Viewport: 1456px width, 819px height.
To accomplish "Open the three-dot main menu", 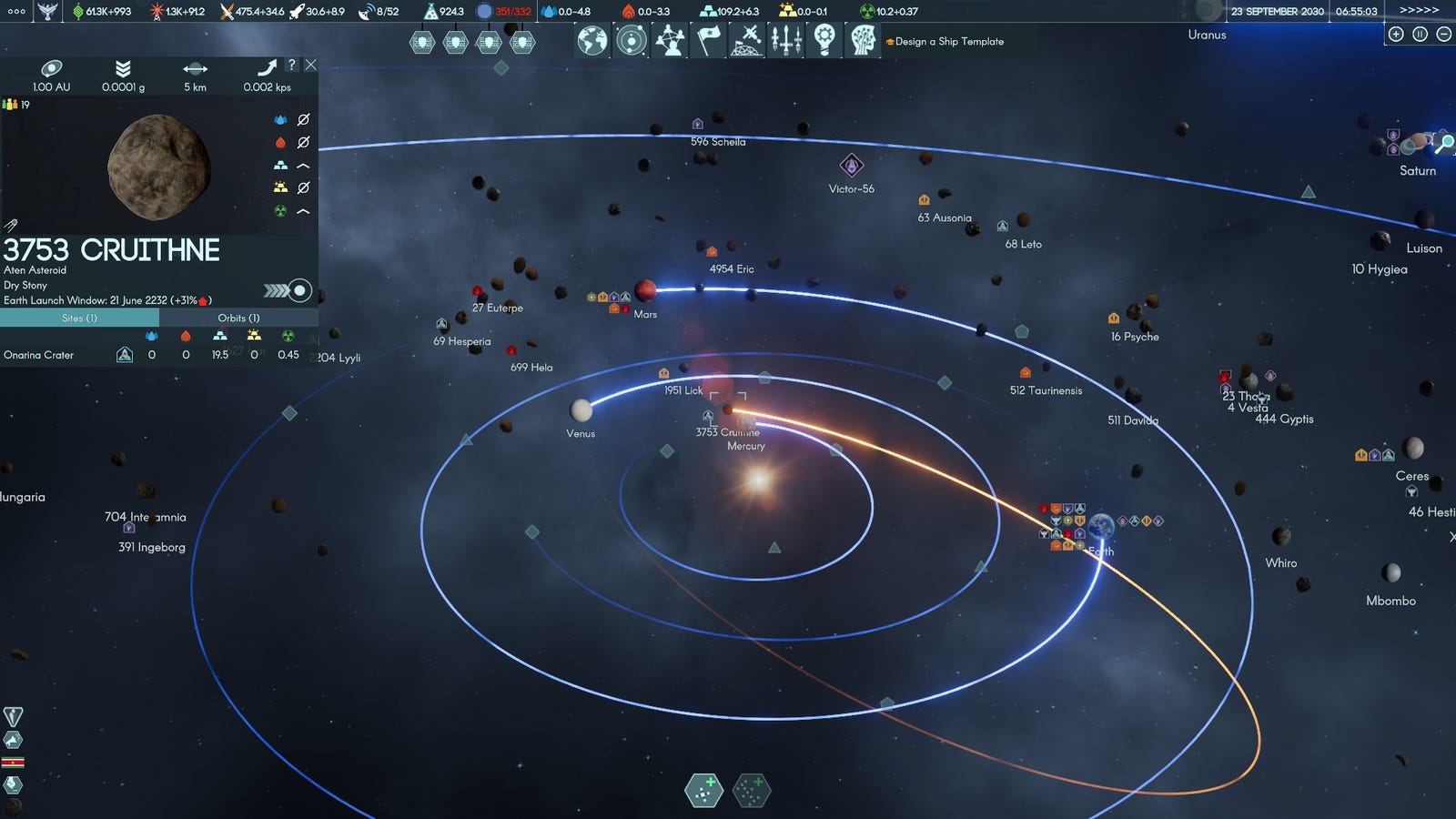I will point(16,12).
